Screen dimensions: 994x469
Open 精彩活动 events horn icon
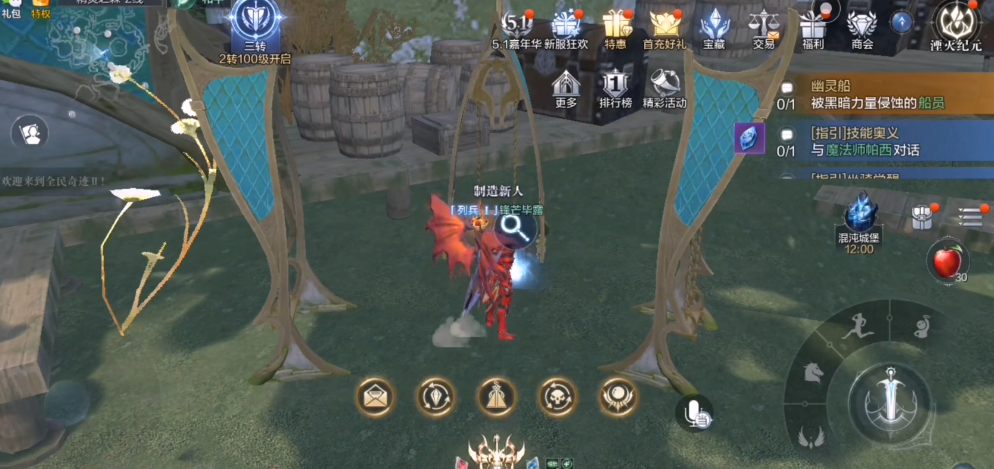click(664, 84)
